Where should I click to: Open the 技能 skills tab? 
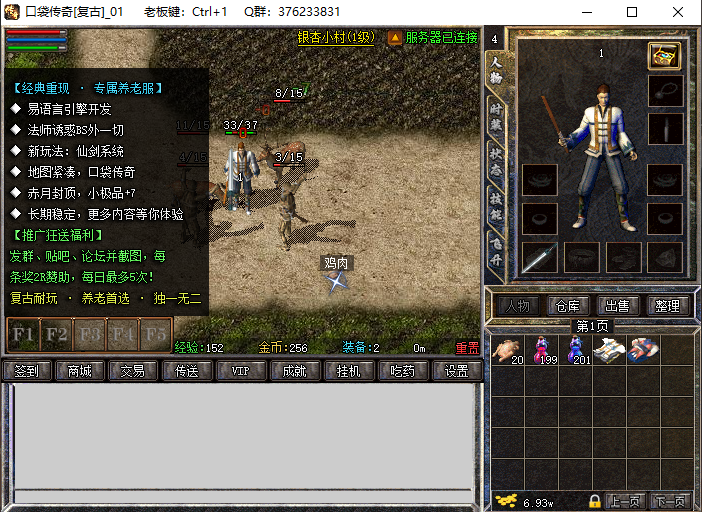click(x=495, y=205)
